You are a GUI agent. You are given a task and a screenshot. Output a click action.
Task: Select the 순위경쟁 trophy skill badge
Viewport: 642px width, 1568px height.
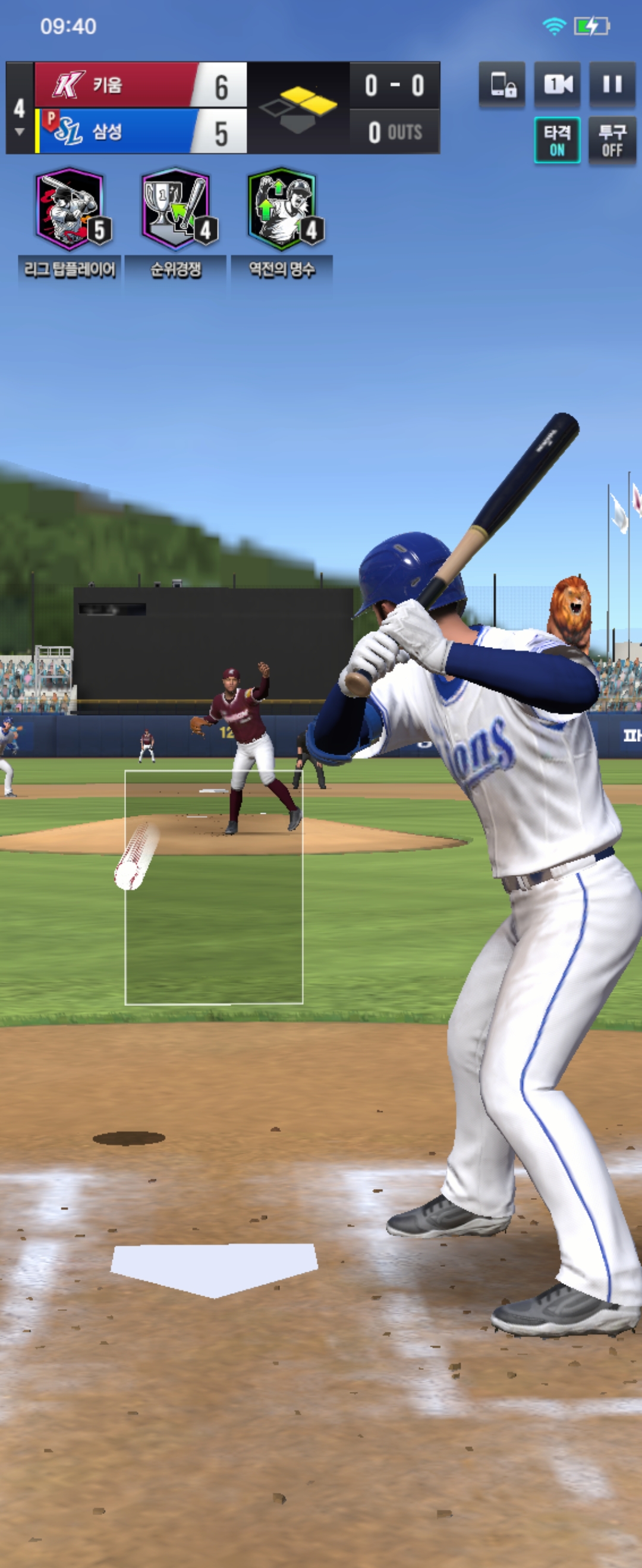pyautogui.click(x=176, y=209)
